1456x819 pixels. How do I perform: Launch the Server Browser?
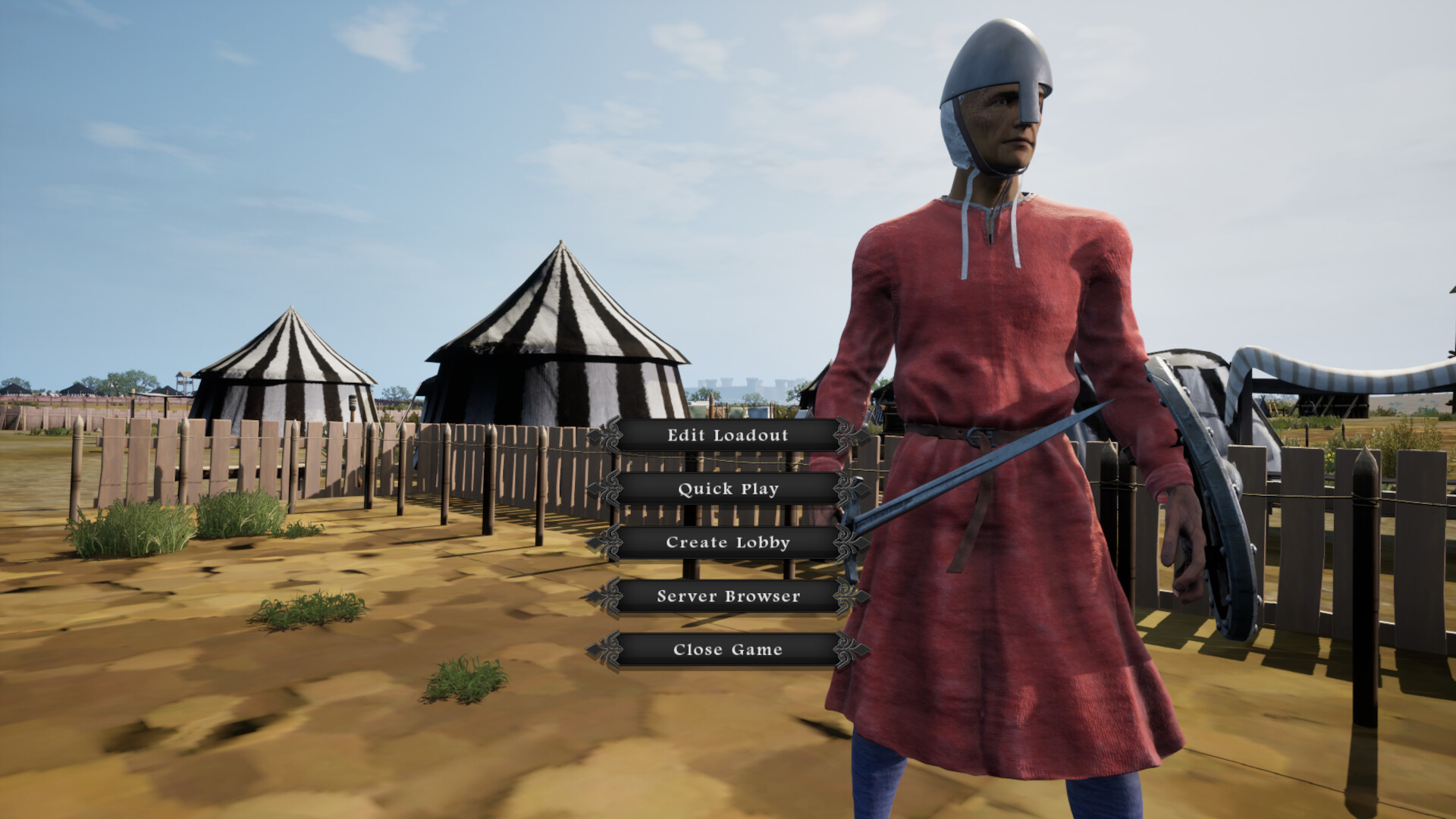(x=726, y=597)
